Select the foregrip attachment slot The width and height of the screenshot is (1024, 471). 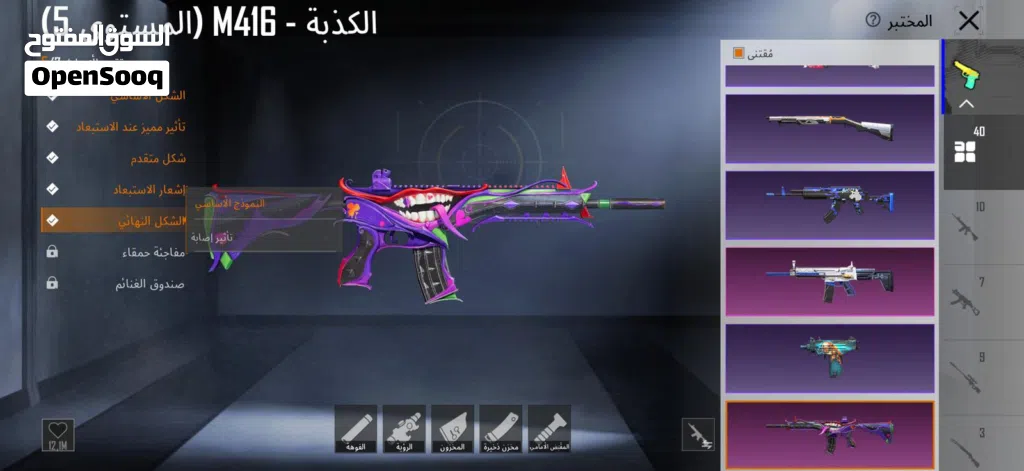click(549, 428)
